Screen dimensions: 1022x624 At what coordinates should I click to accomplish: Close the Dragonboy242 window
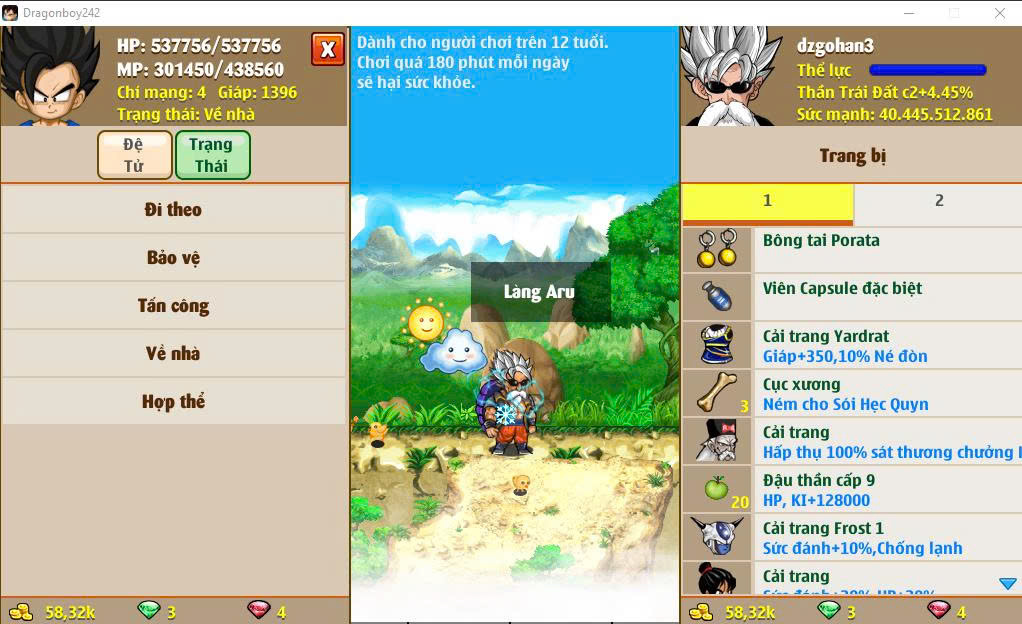coord(1000,13)
